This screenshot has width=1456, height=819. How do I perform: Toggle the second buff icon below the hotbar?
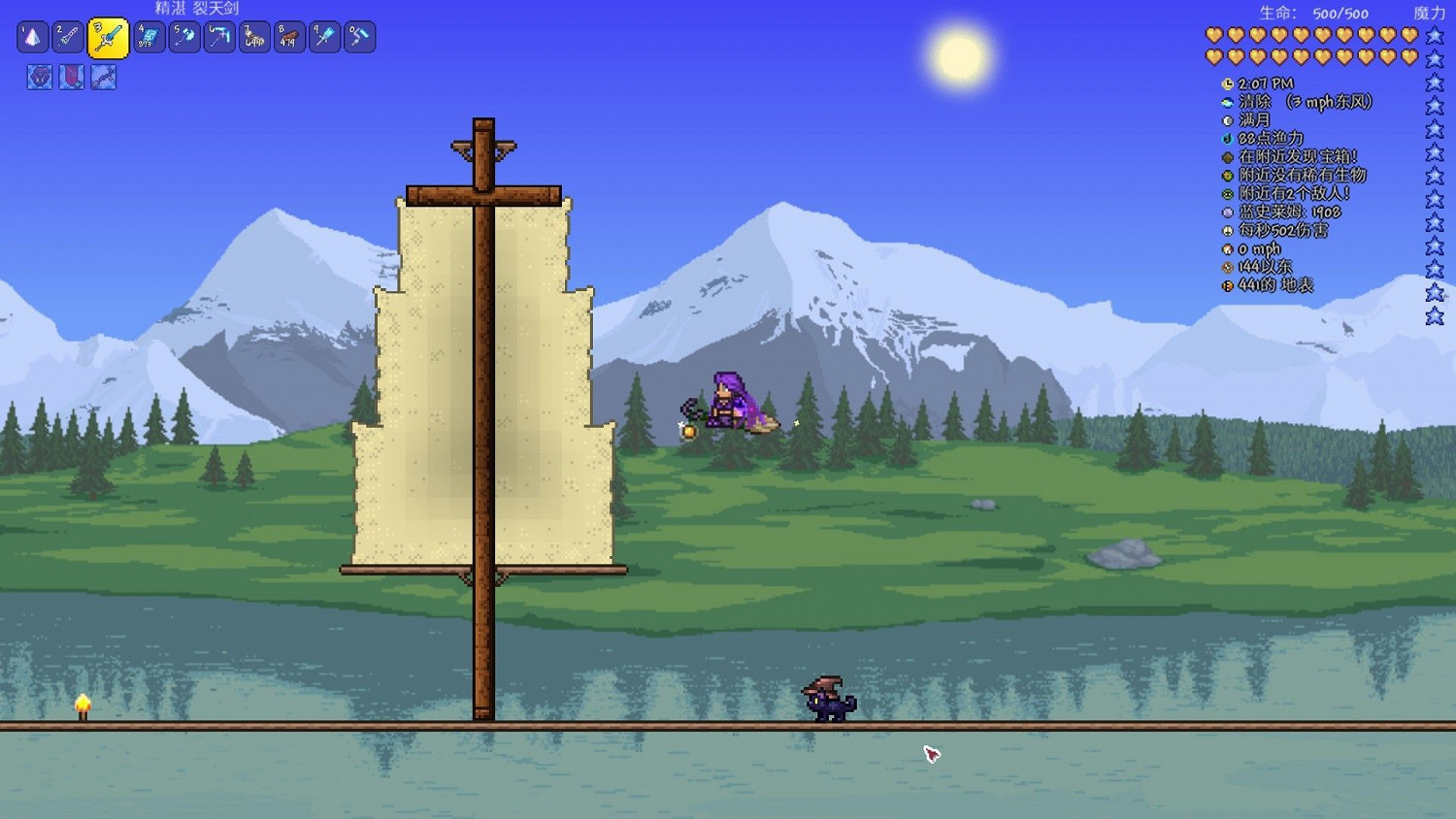pyautogui.click(x=71, y=78)
